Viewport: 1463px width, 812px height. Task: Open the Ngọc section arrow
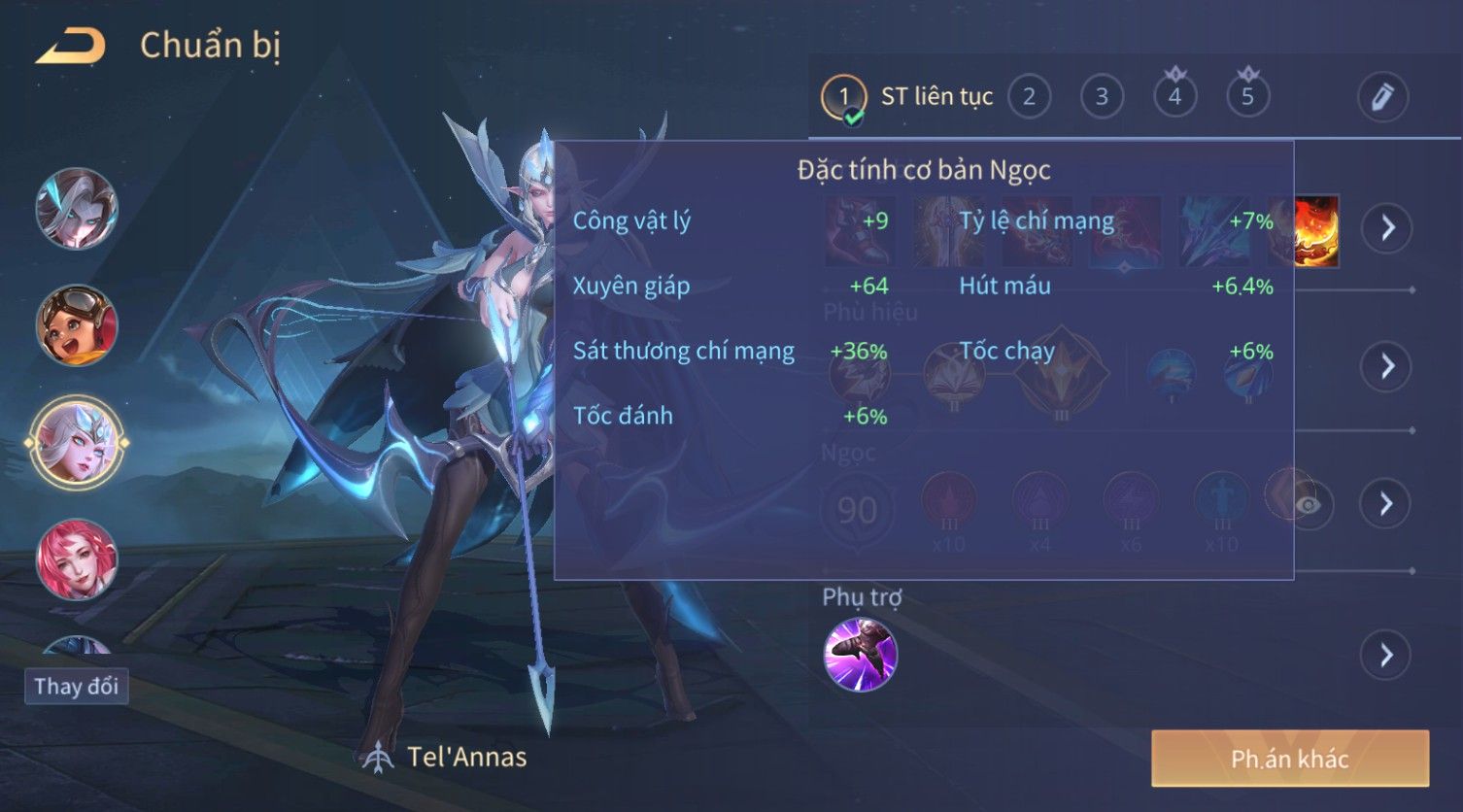1386,503
